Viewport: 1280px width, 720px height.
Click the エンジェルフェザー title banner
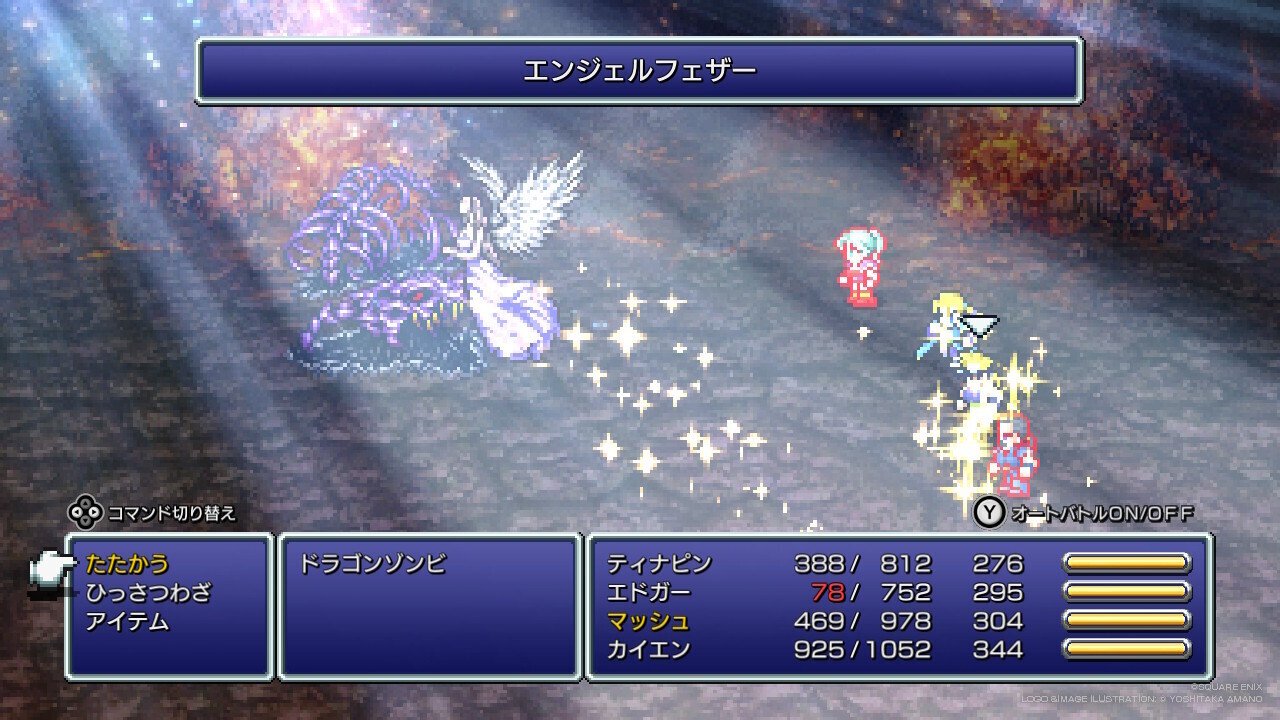point(640,72)
